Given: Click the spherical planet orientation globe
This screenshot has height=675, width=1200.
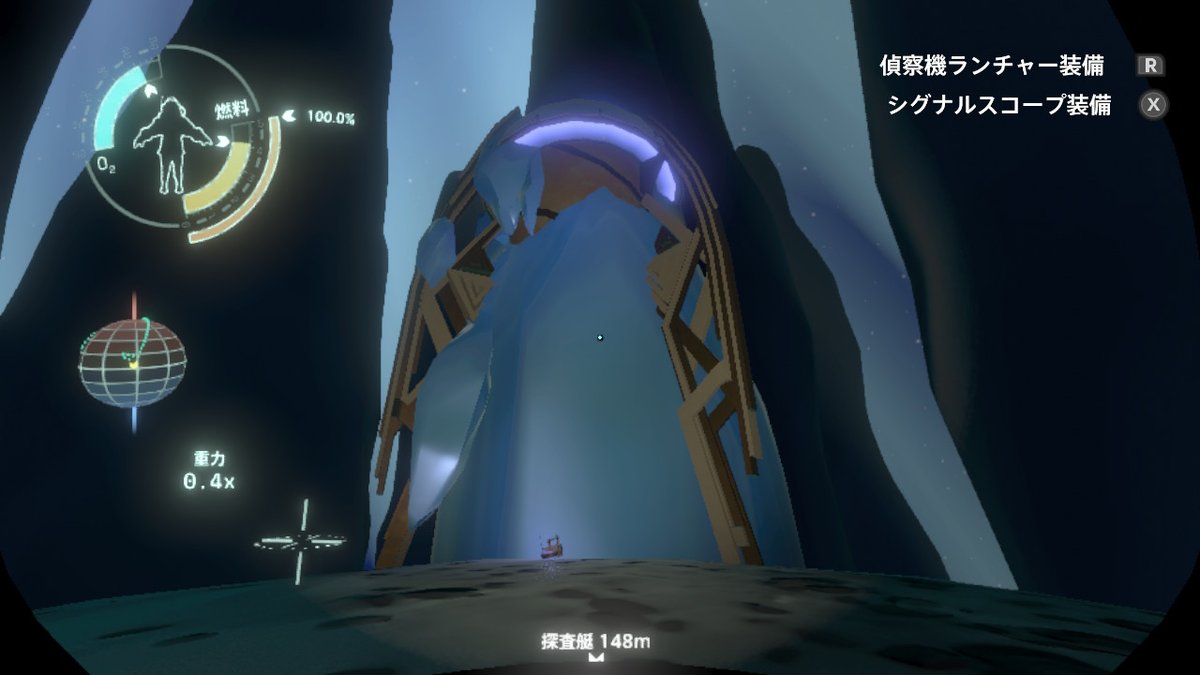Looking at the screenshot, I should tap(132, 362).
